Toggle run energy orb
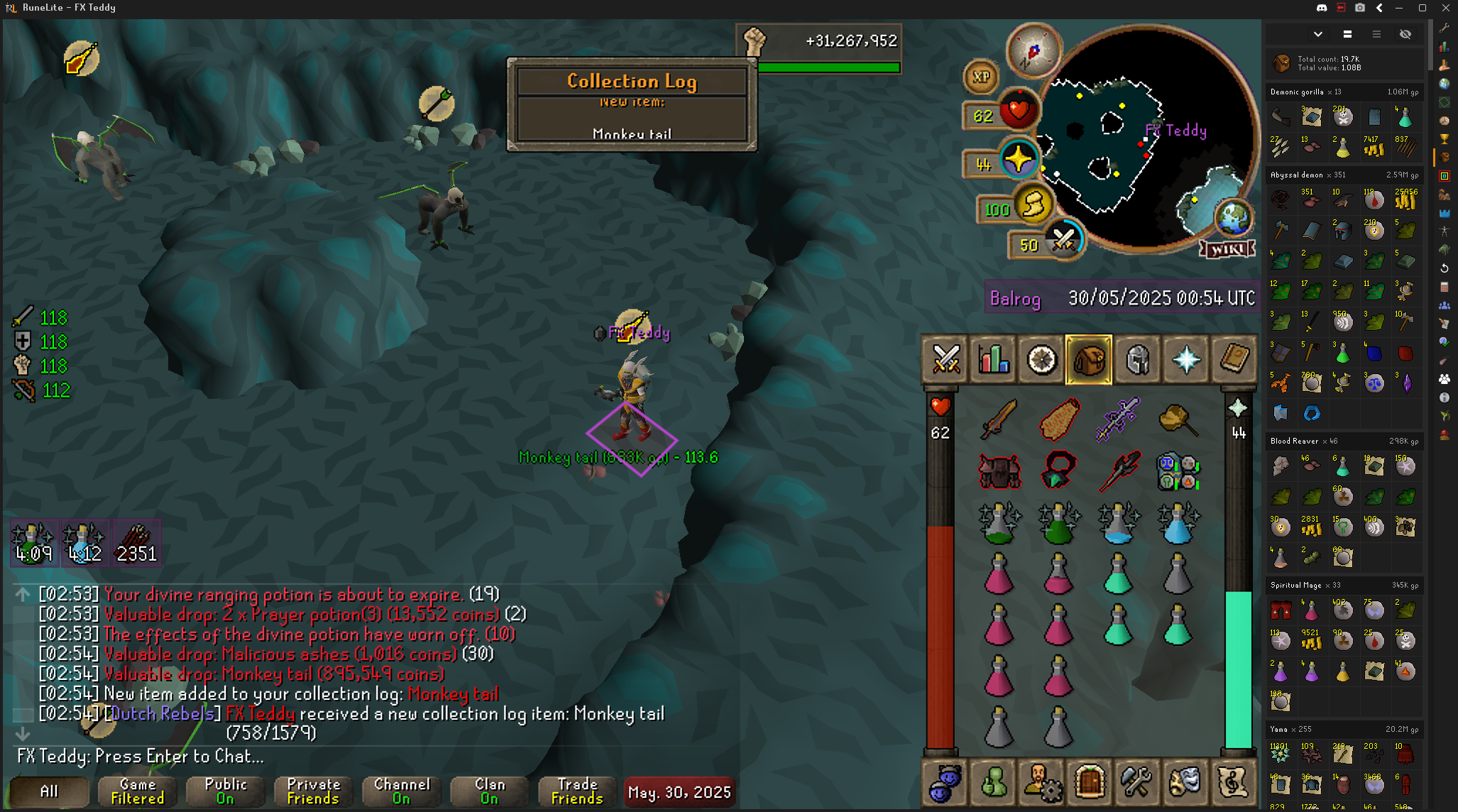The image size is (1458, 812). coord(1034,206)
